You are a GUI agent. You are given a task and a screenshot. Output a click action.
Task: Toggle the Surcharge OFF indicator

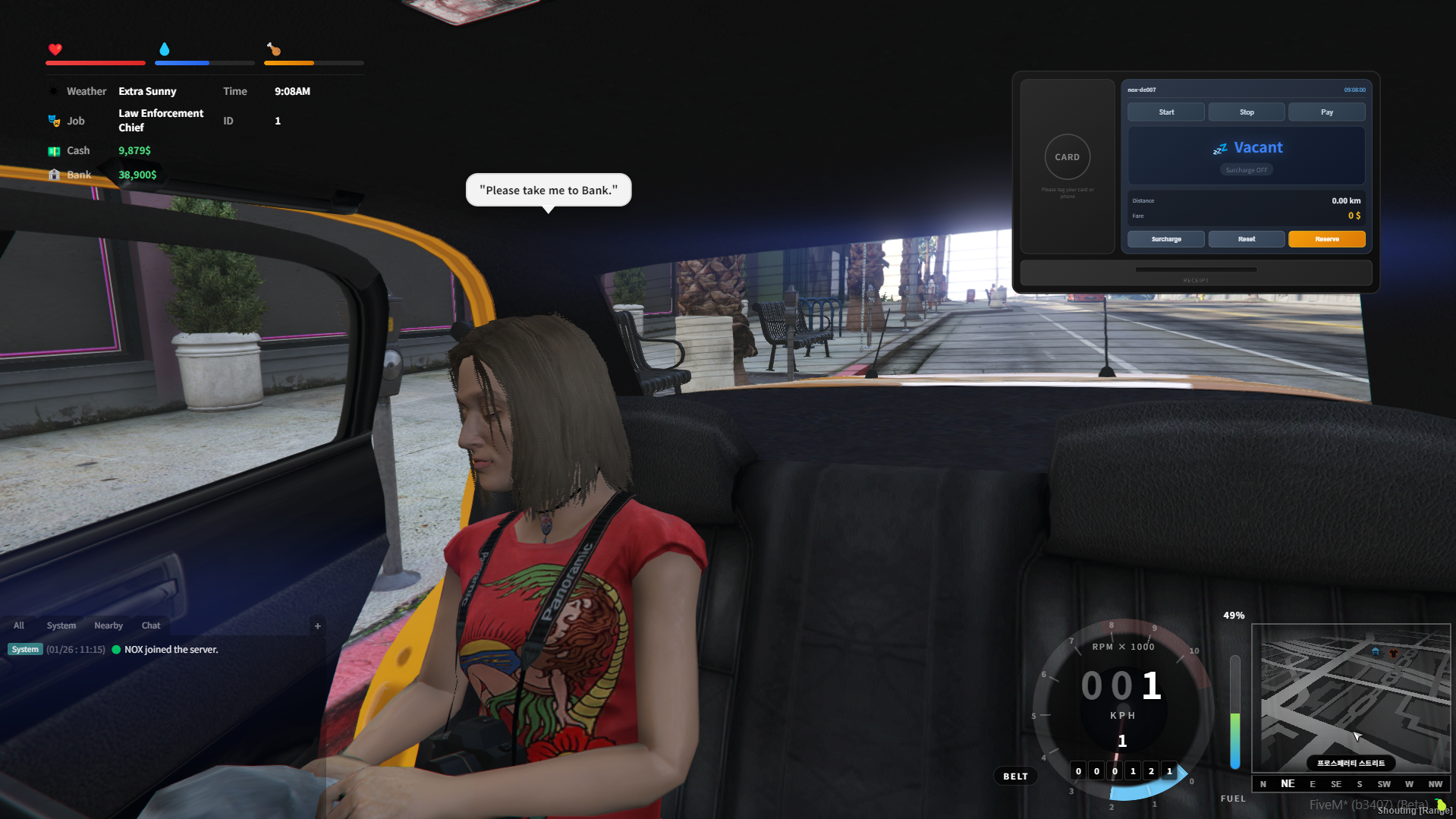point(1247,169)
